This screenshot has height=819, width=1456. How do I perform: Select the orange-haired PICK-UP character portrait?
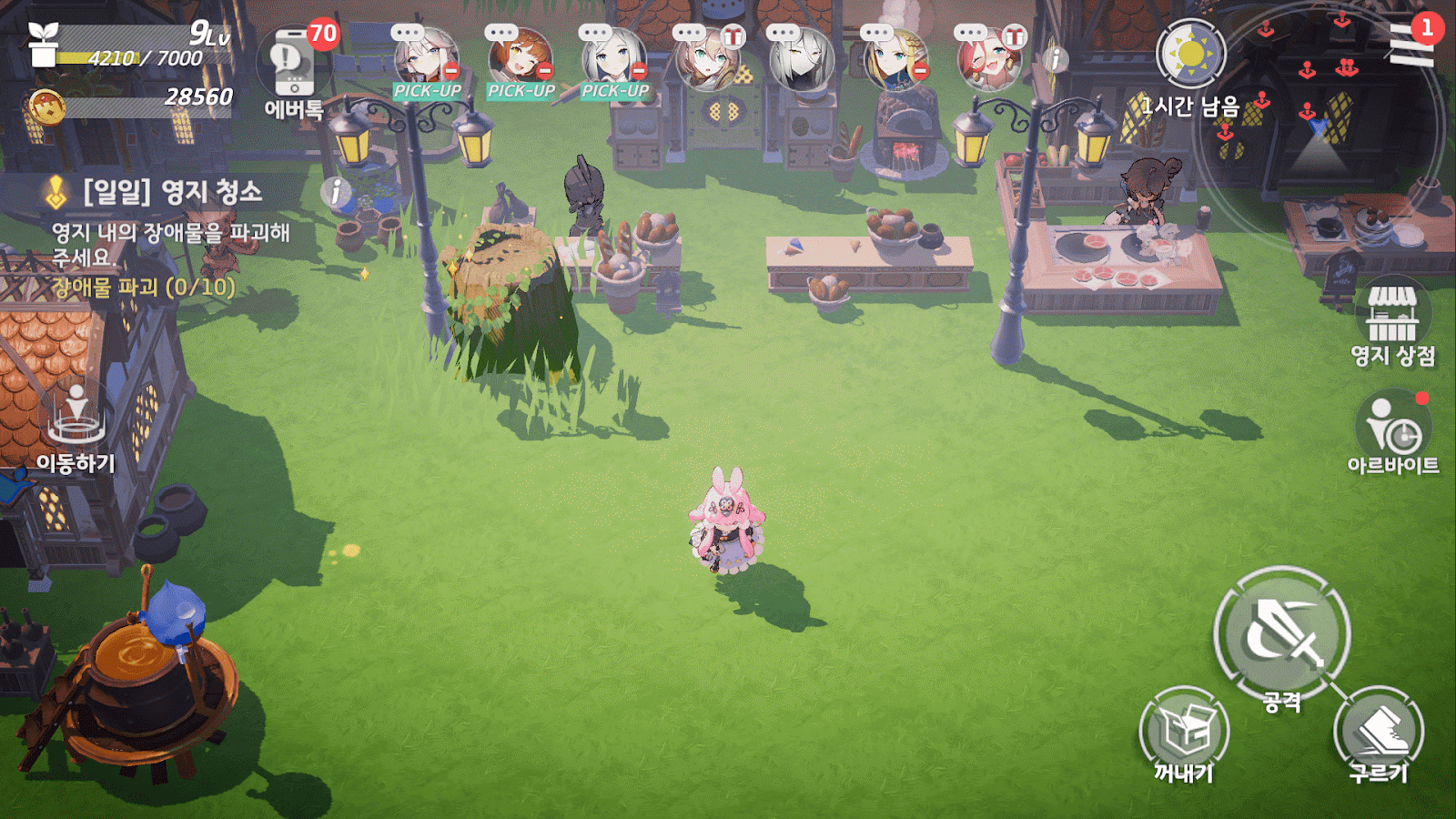(x=521, y=61)
